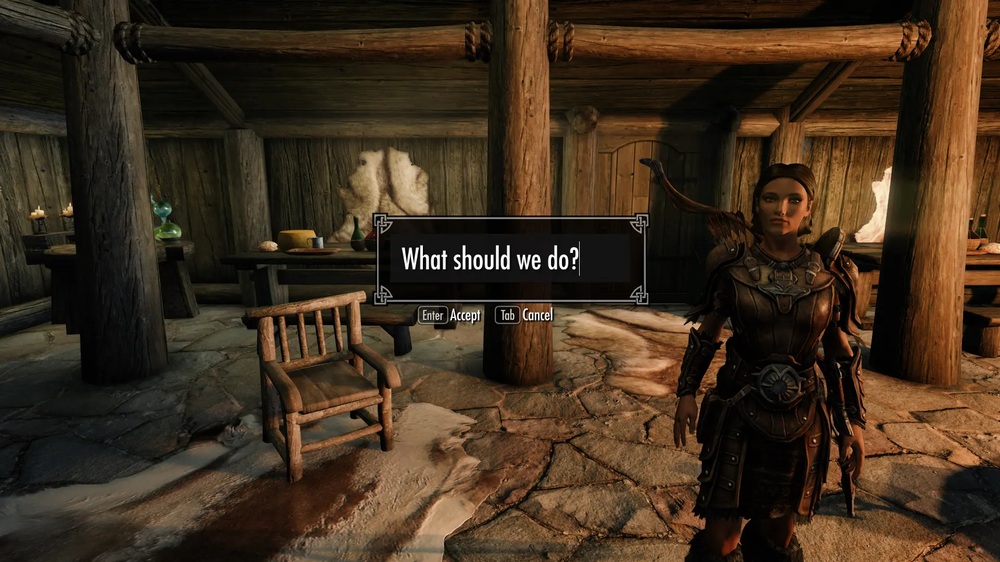Screen dimensions: 1000x562
Task: Cancel the text input dialog
Action: (x=525, y=315)
